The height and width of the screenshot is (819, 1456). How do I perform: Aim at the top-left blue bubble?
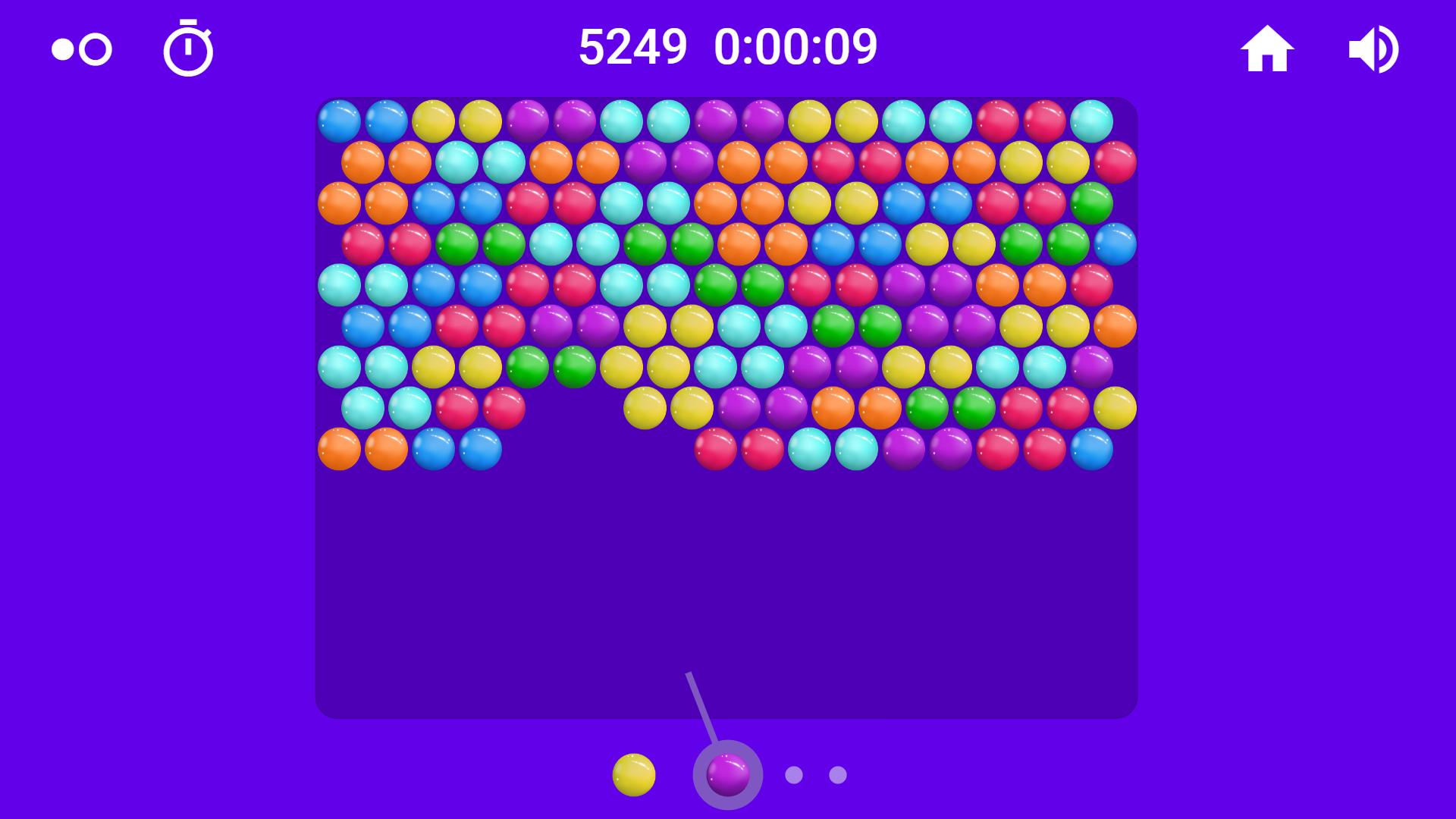(339, 119)
